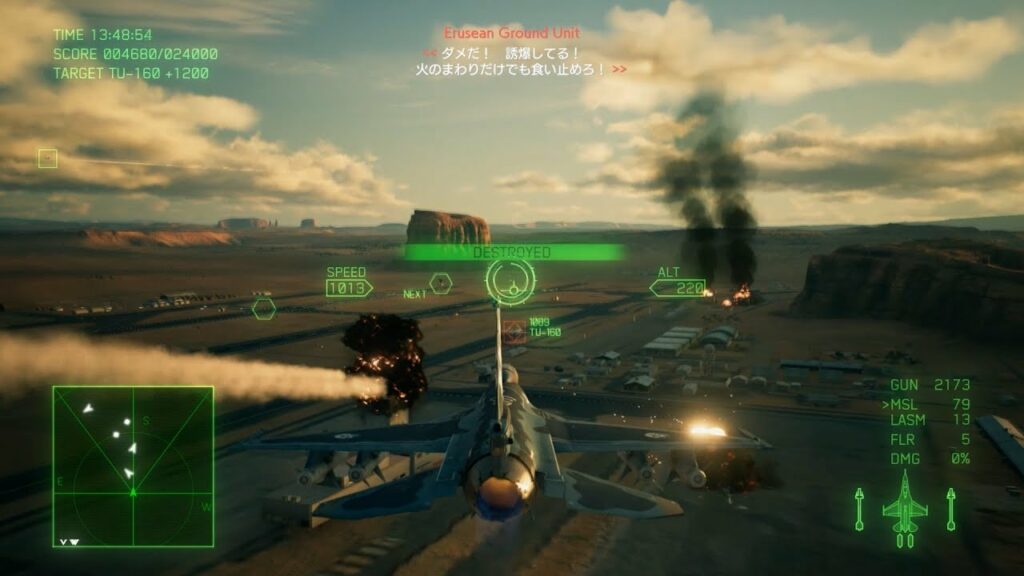Click the green radar minimap
Screen dimensions: 1024x576
click(x=133, y=466)
